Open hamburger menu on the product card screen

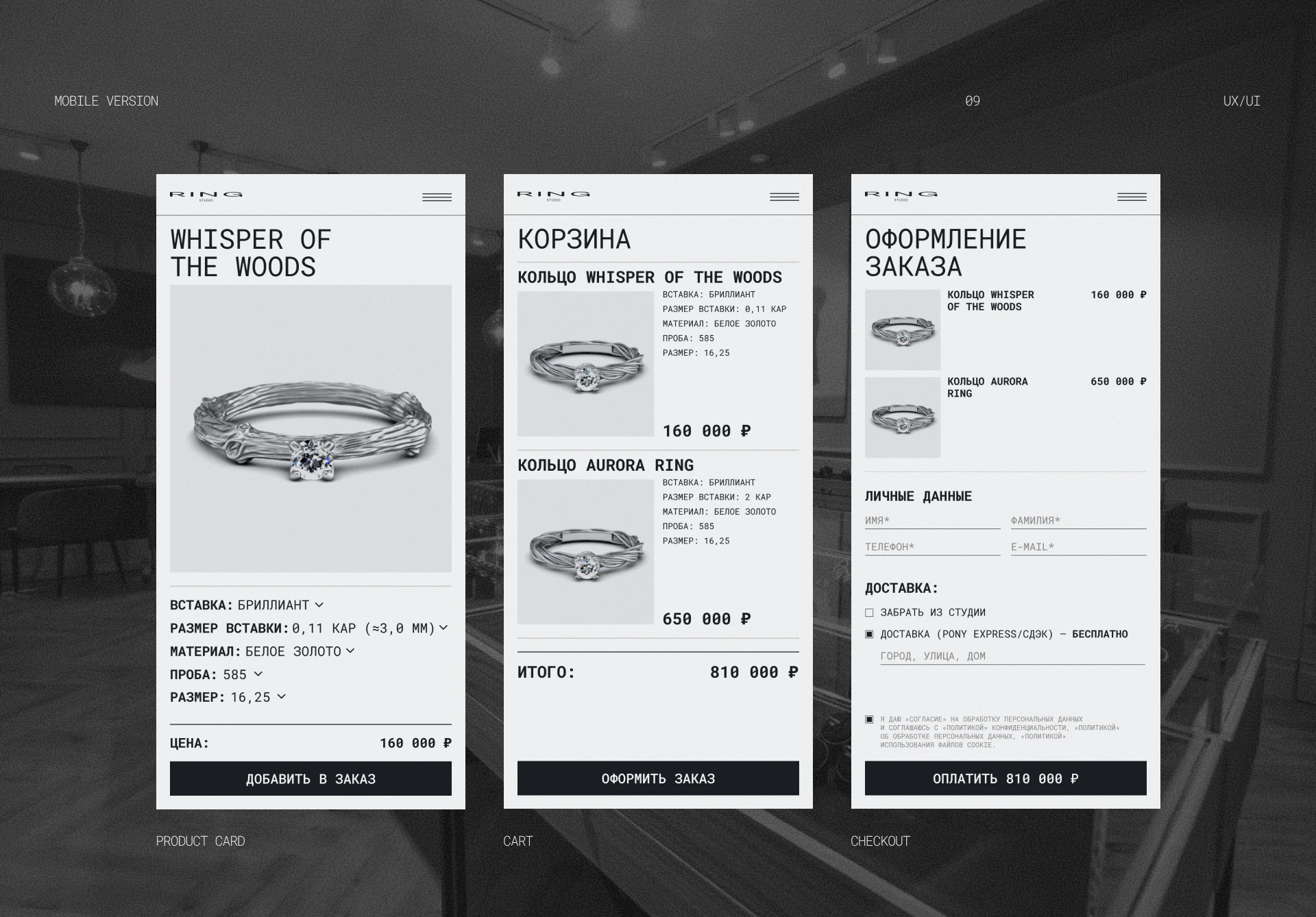pyautogui.click(x=437, y=197)
